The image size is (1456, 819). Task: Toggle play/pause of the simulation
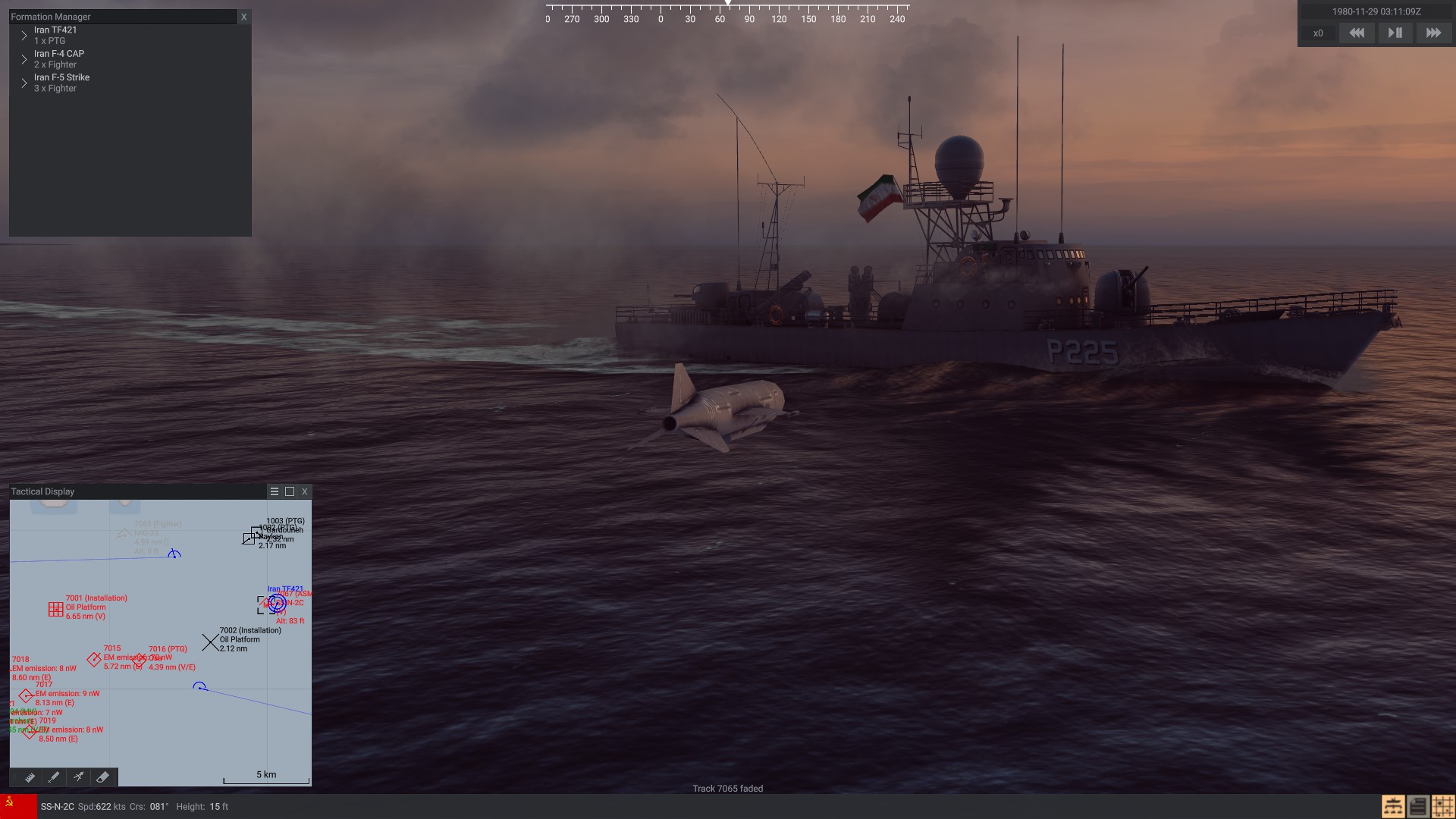click(x=1395, y=33)
